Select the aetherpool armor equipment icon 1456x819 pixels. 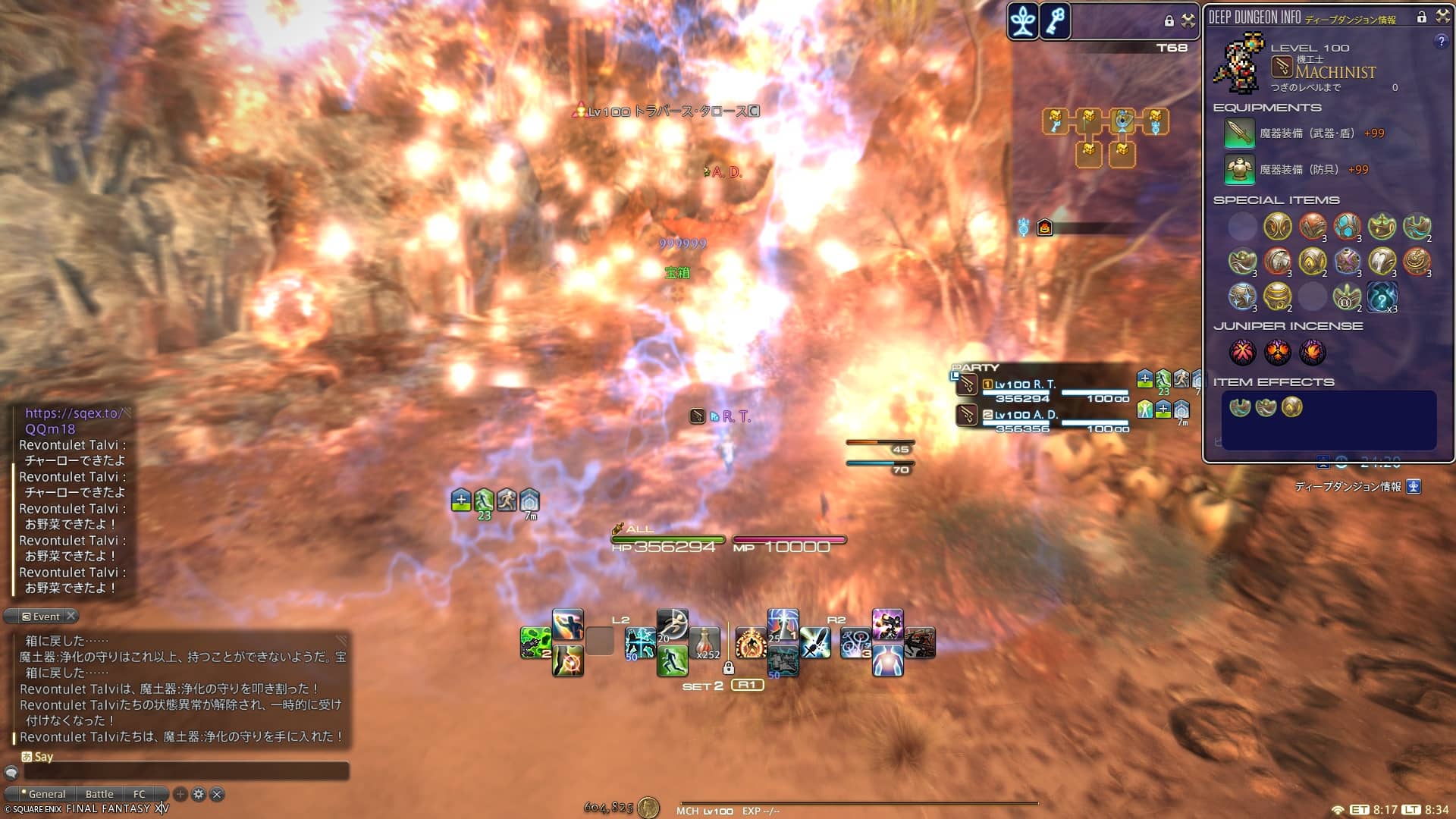[x=1239, y=170]
